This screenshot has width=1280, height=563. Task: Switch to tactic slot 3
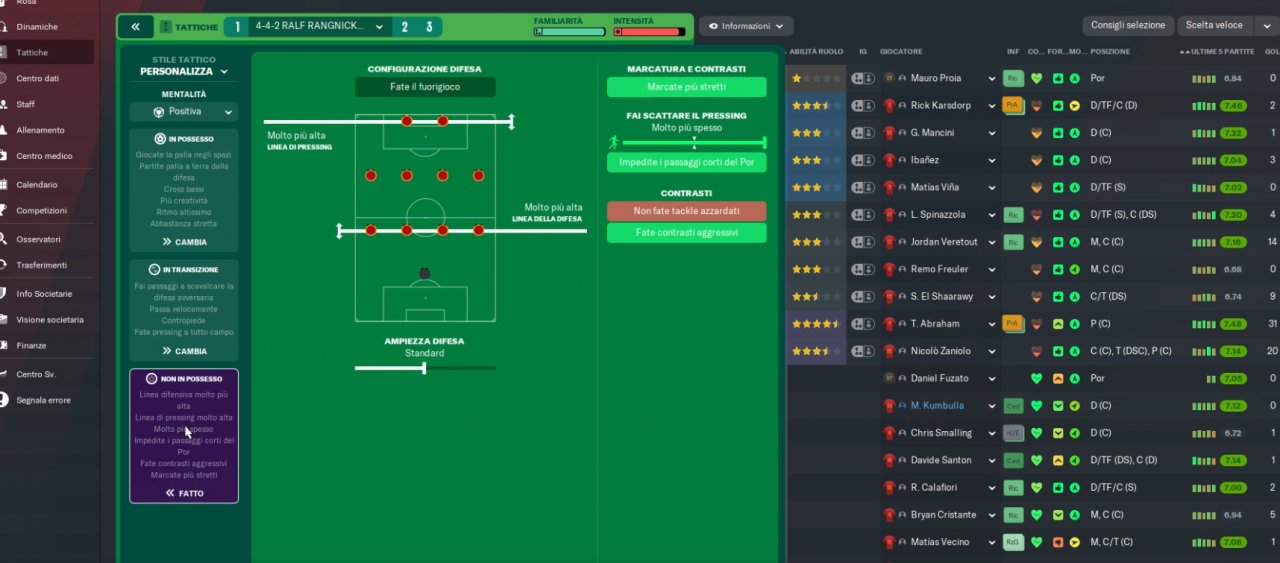coord(429,27)
